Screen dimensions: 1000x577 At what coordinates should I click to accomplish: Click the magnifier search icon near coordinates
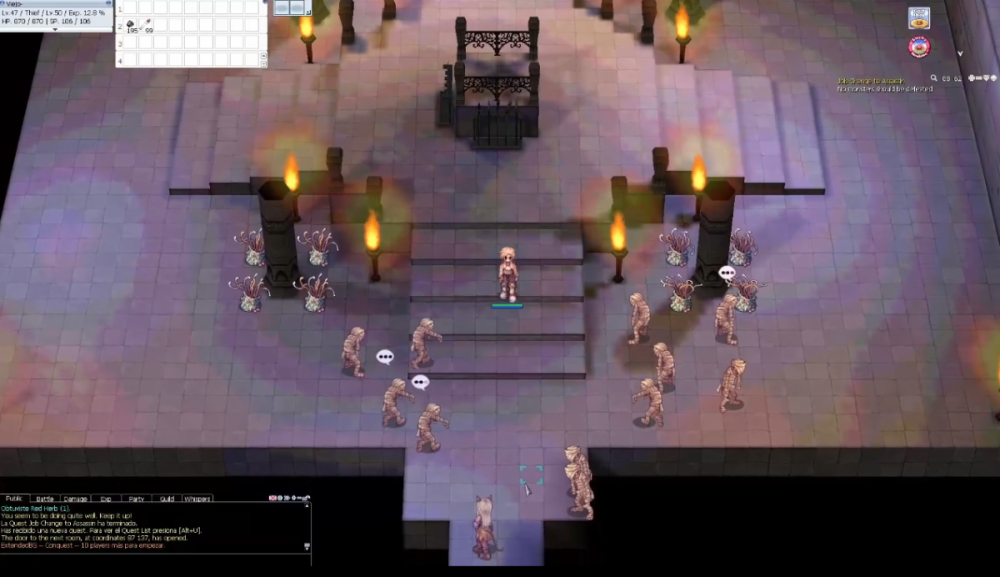[x=933, y=78]
